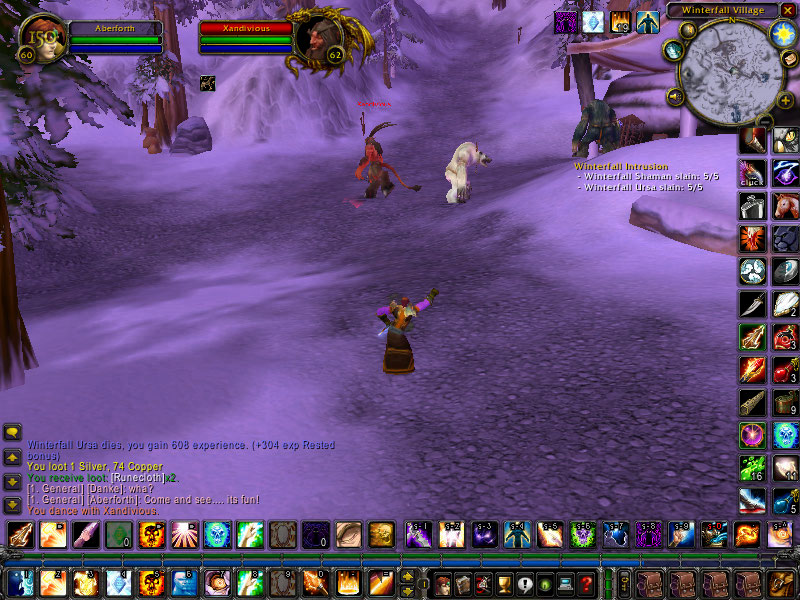Close the minimap with the X button
This screenshot has height=600, width=800.
787,10
